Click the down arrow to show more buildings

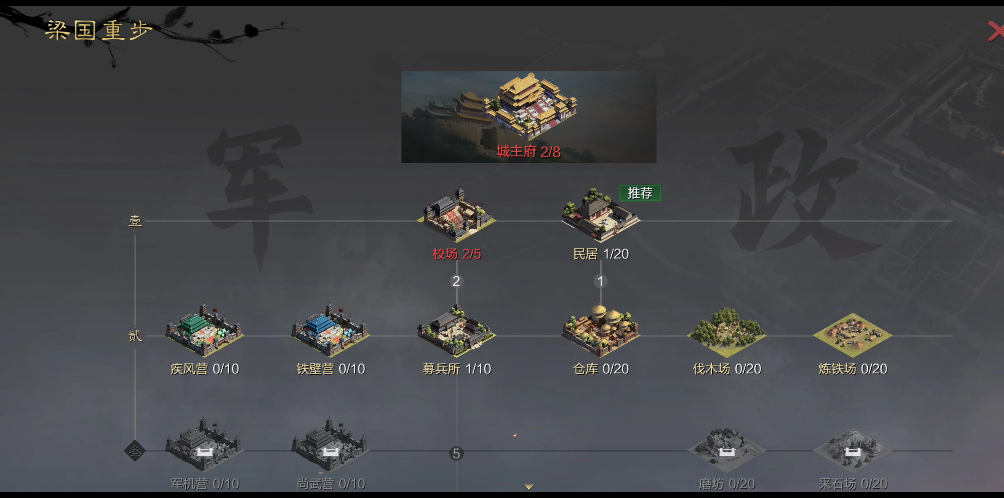pyautogui.click(x=529, y=487)
